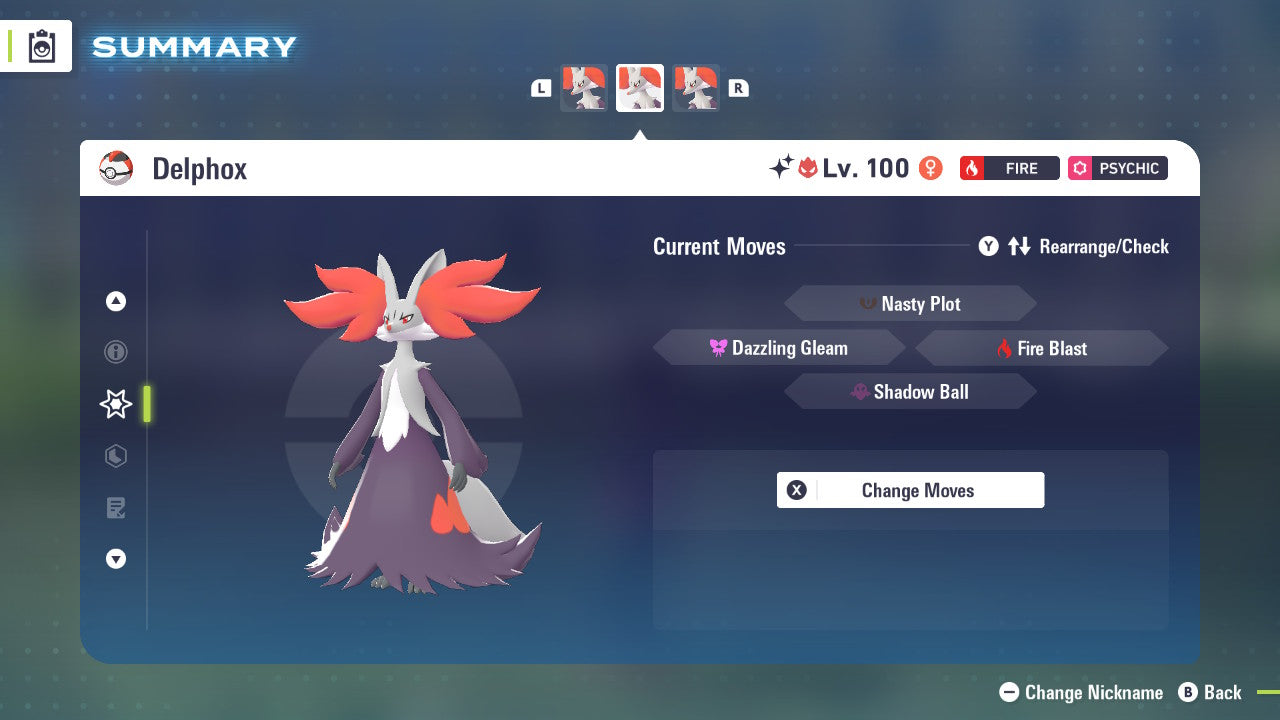Open the info panel from the sidebar
Viewport: 1280px width, 720px height.
(x=115, y=352)
